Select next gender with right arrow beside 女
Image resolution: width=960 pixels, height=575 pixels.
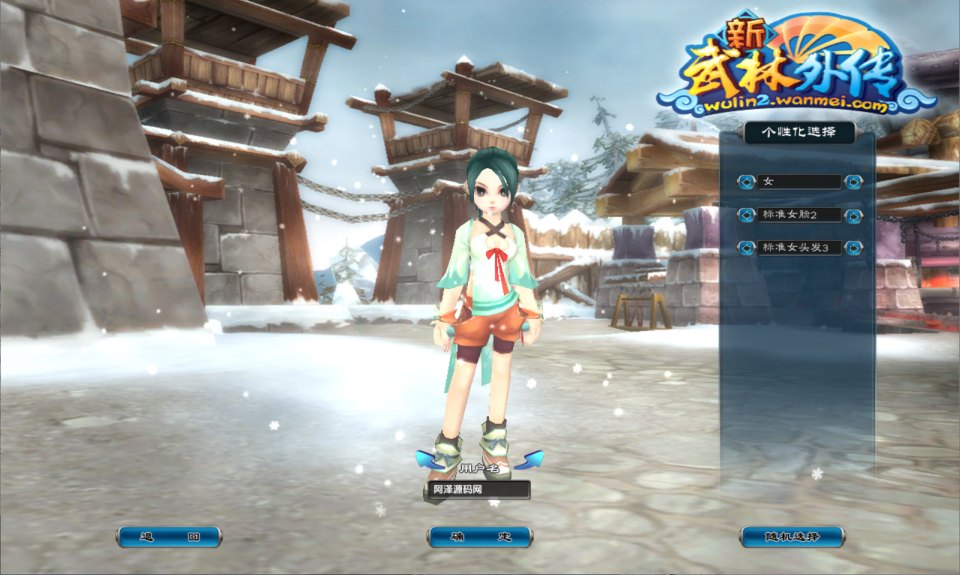[853, 182]
